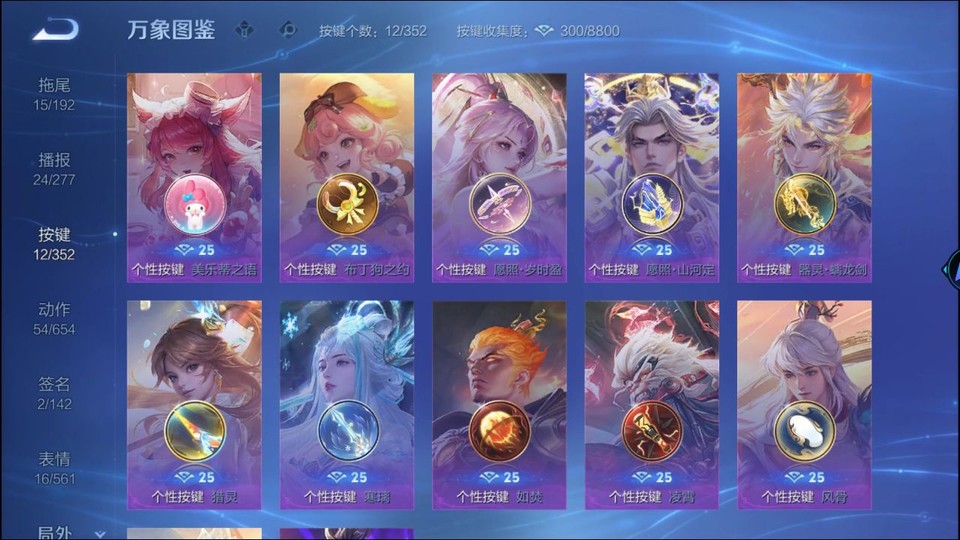Open the 愿照·岁时盈 key skin card
960x540 pixels.
click(499, 177)
